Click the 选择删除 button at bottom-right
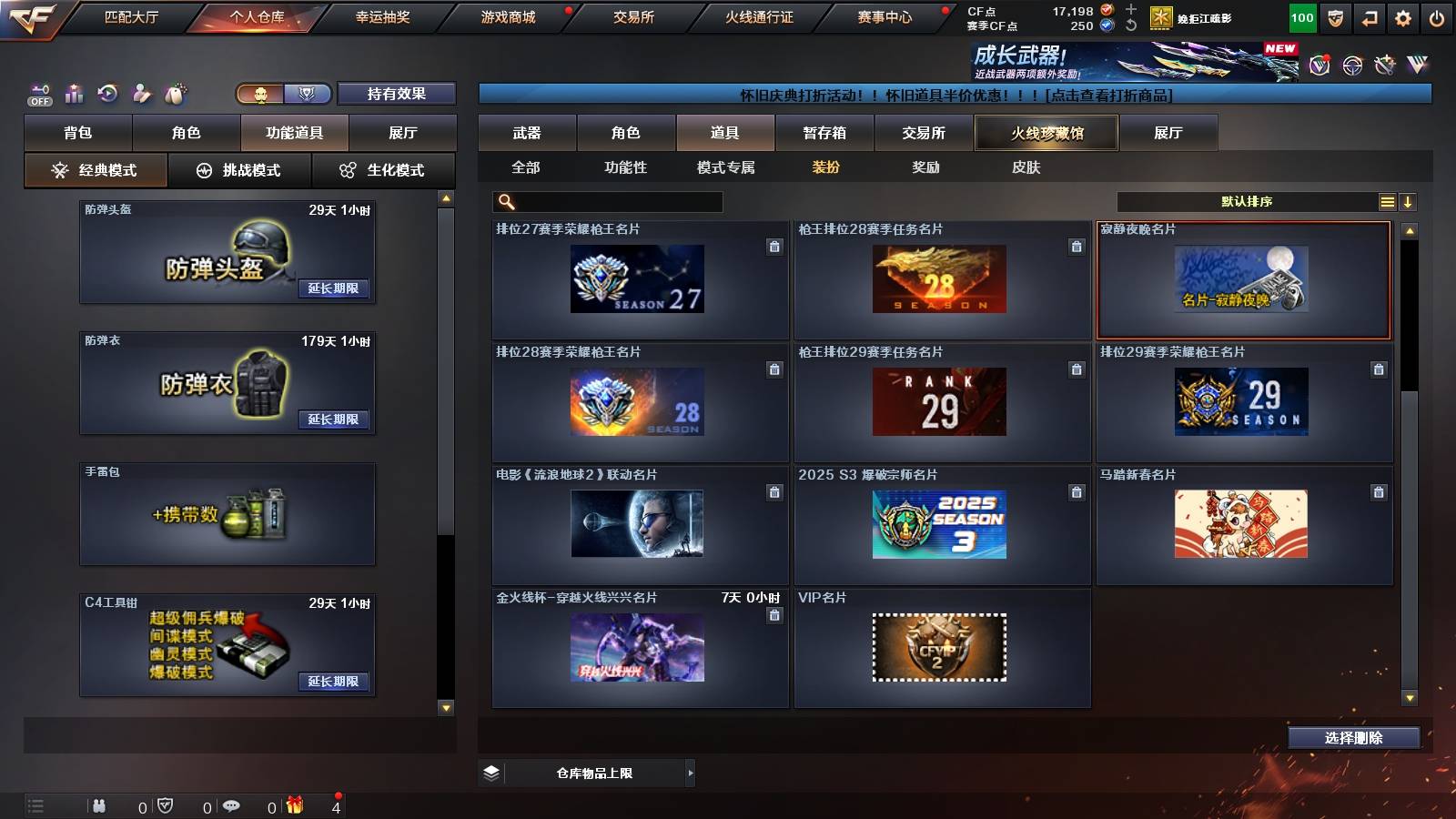 (x=1353, y=738)
